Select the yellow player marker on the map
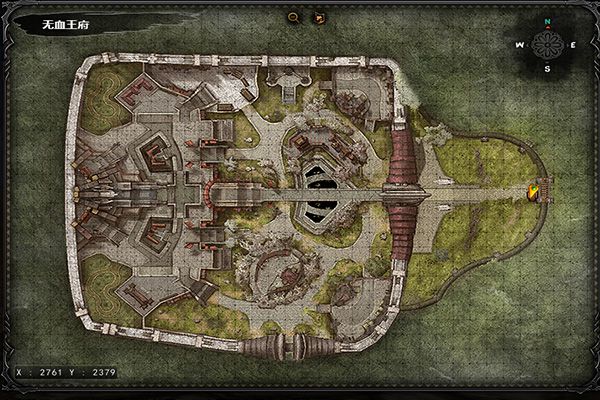Image resolution: width=600 pixels, height=400 pixels. (x=535, y=191)
